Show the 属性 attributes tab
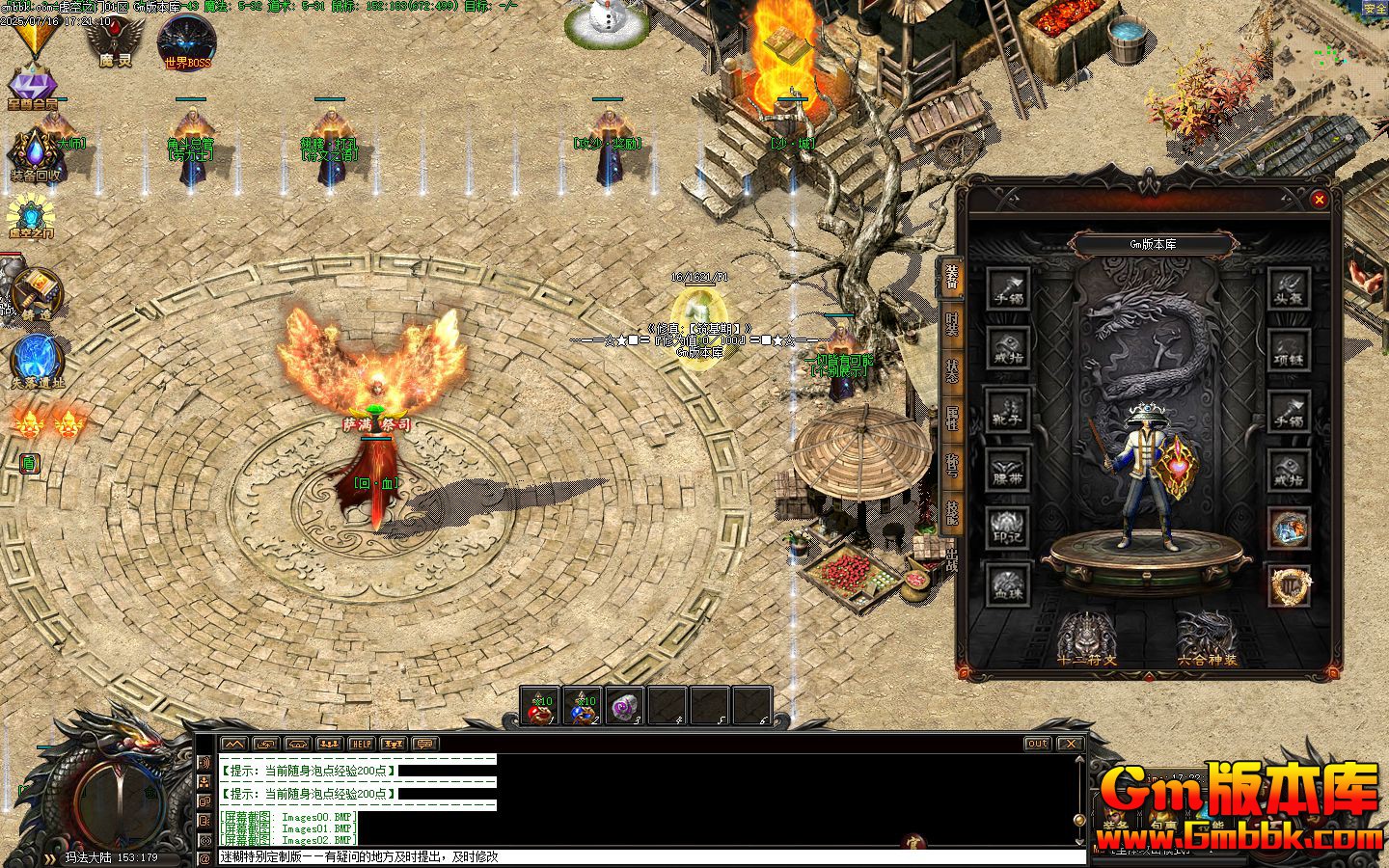The image size is (1389, 868). [952, 419]
